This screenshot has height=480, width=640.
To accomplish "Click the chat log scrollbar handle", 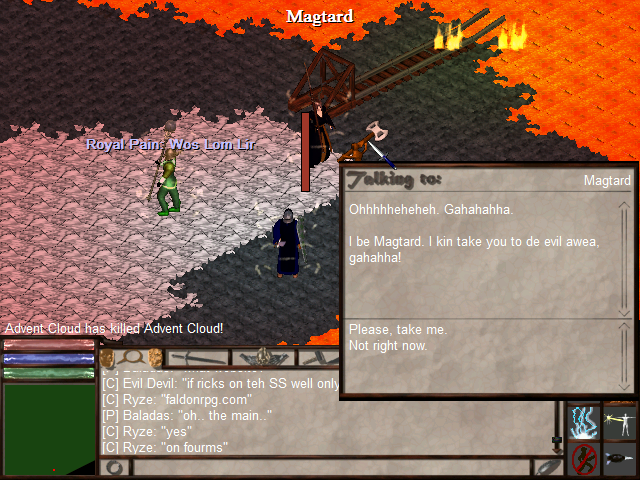I will (x=557, y=438).
